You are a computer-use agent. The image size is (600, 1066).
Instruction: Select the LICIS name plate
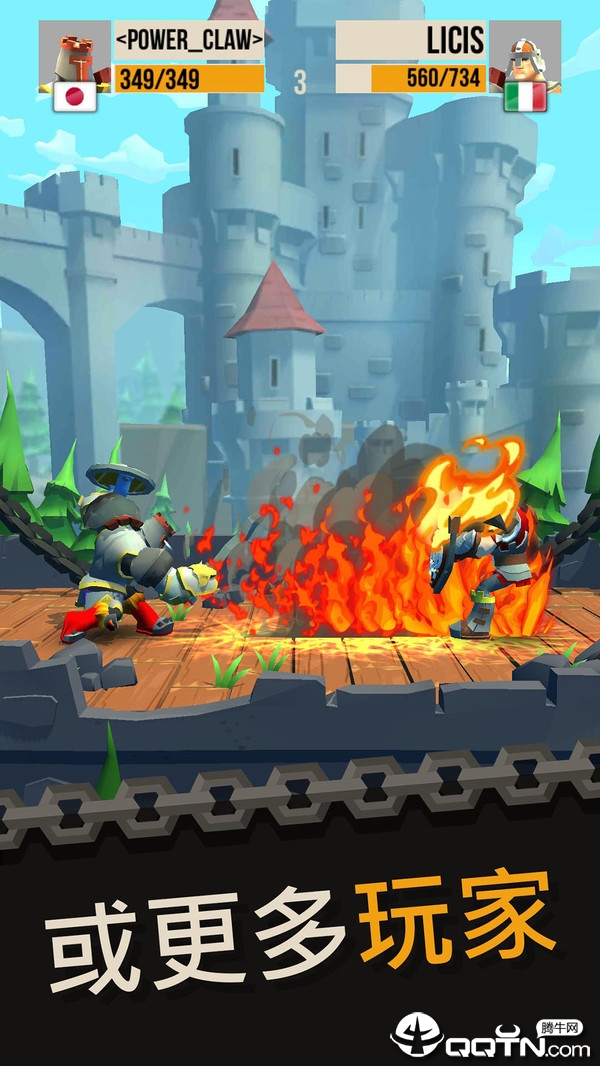(411, 41)
